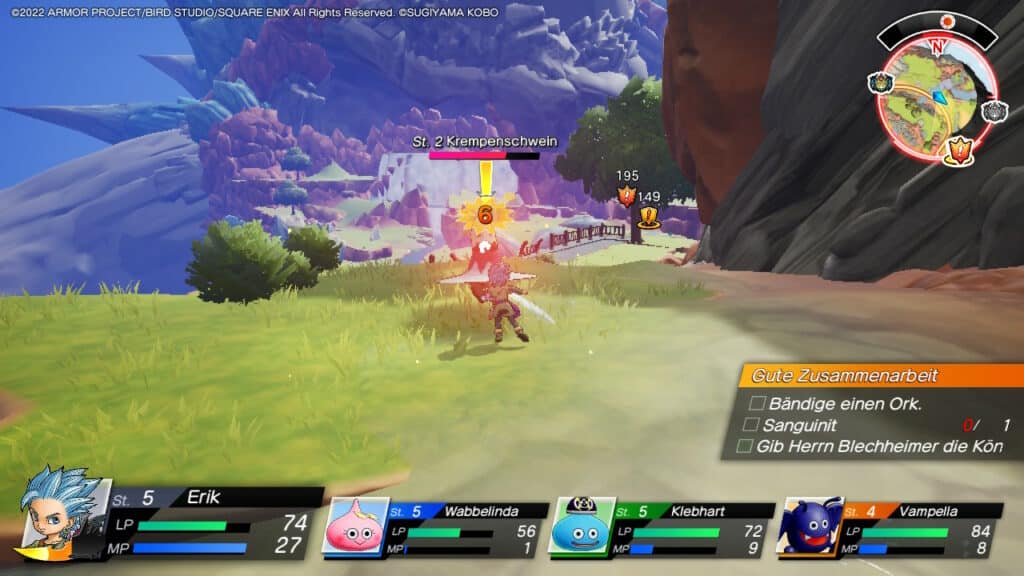The height and width of the screenshot is (576, 1024).
Task: Select Wabbelinda's pink slime portrait
Action: coord(354,526)
